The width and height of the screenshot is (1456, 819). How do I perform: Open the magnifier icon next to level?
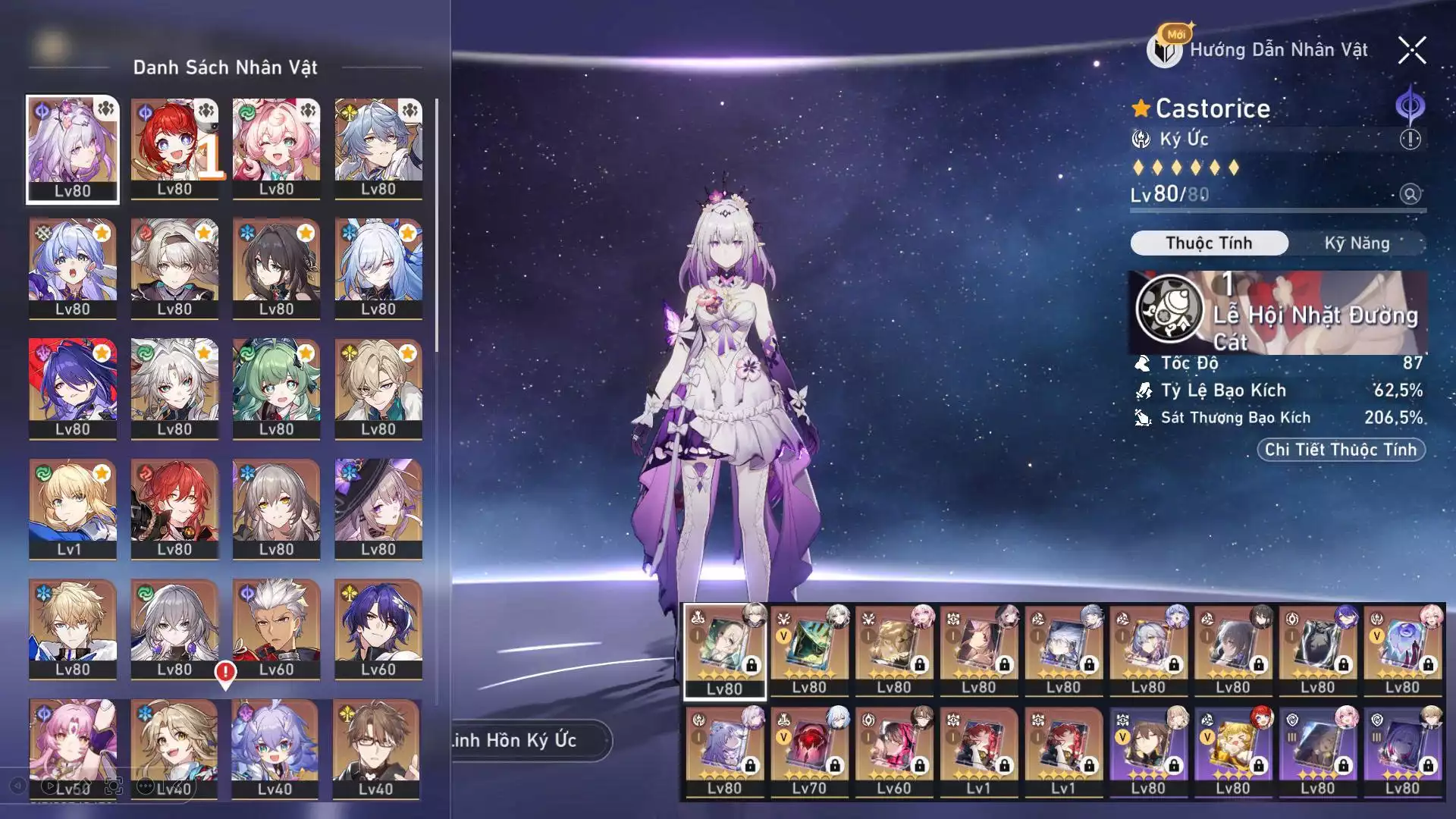coord(1410,194)
